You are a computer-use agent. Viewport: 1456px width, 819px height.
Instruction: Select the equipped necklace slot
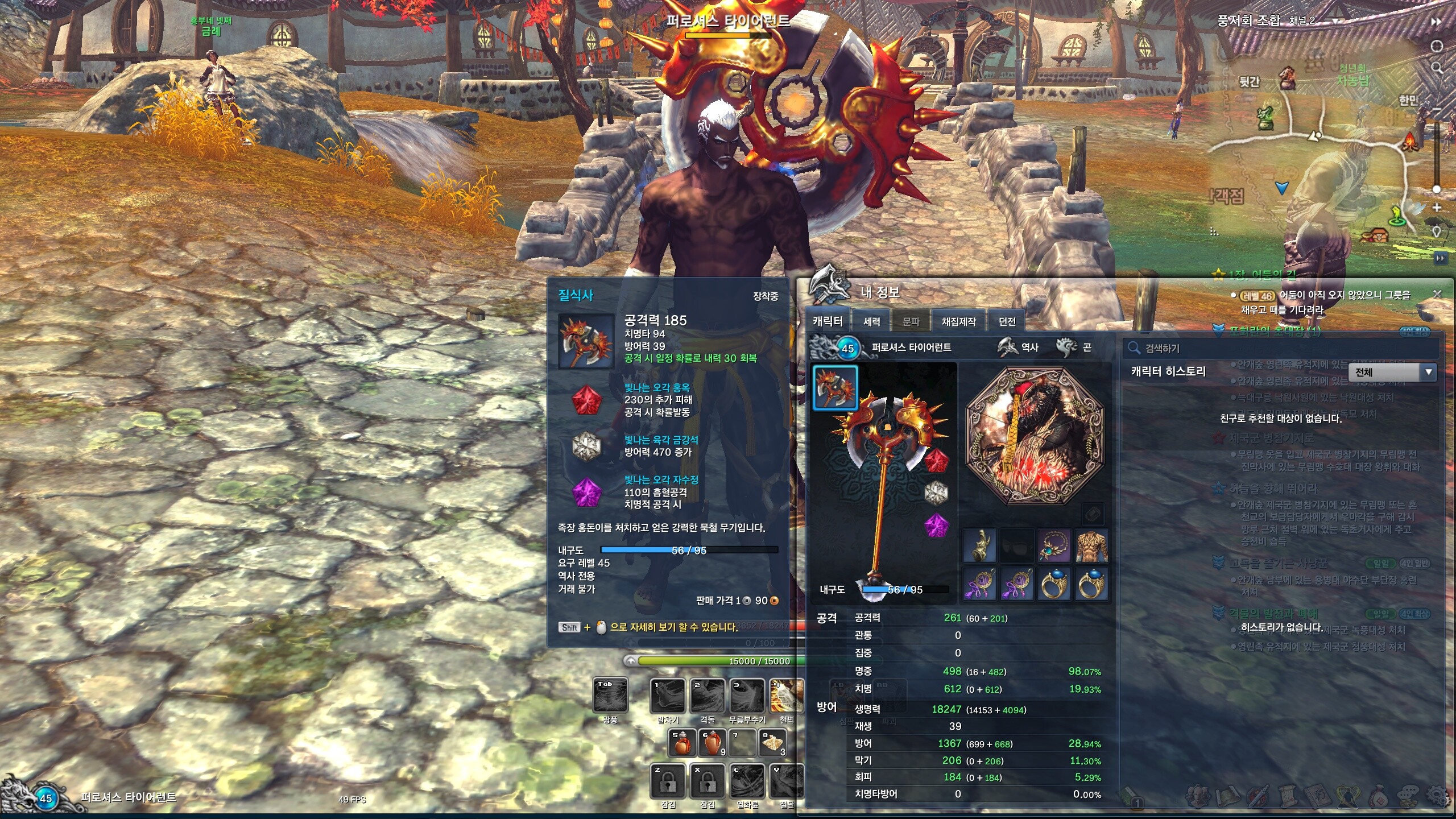[x=1054, y=546]
